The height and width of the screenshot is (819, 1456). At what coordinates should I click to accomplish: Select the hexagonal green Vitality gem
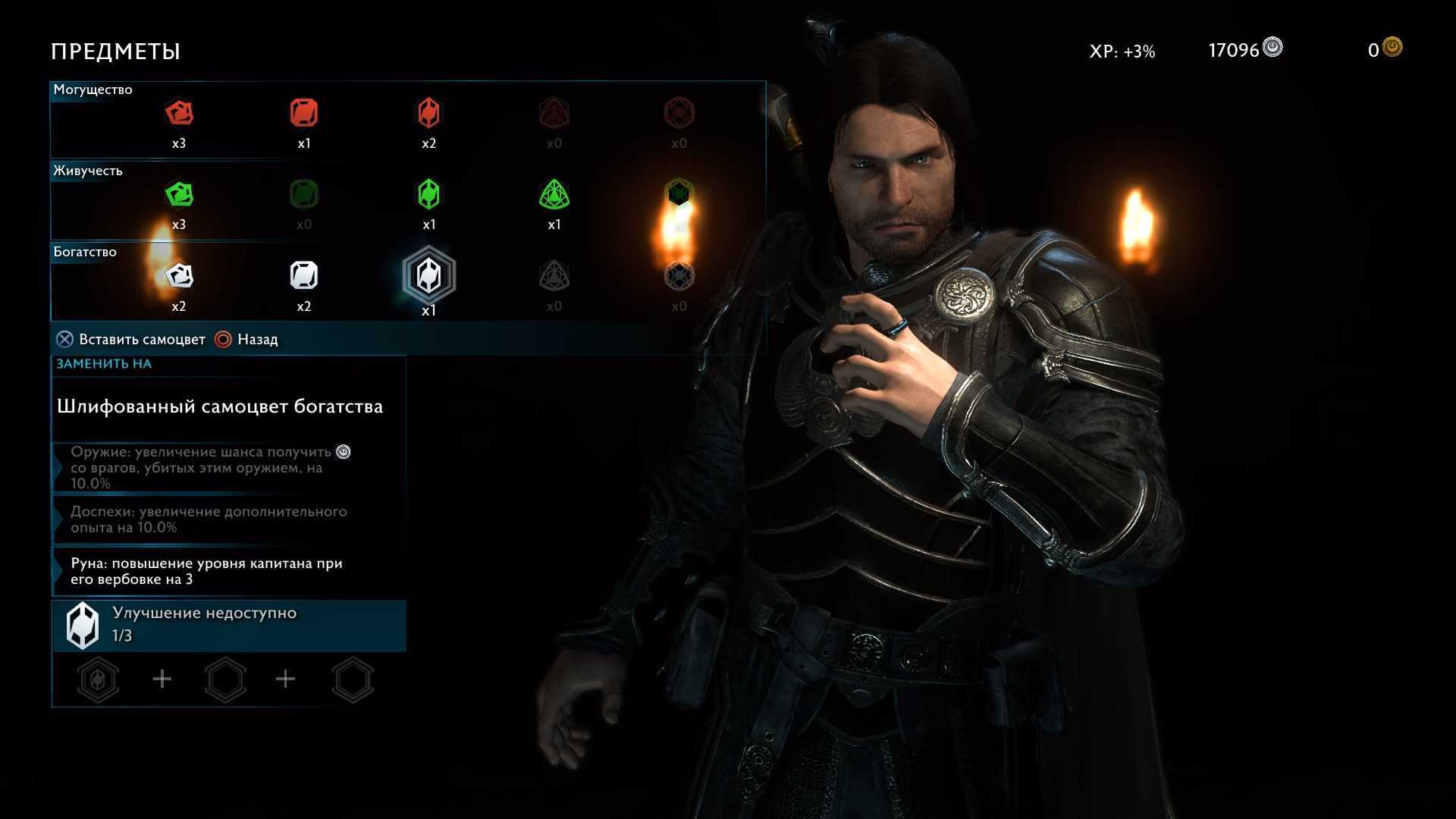point(429,195)
